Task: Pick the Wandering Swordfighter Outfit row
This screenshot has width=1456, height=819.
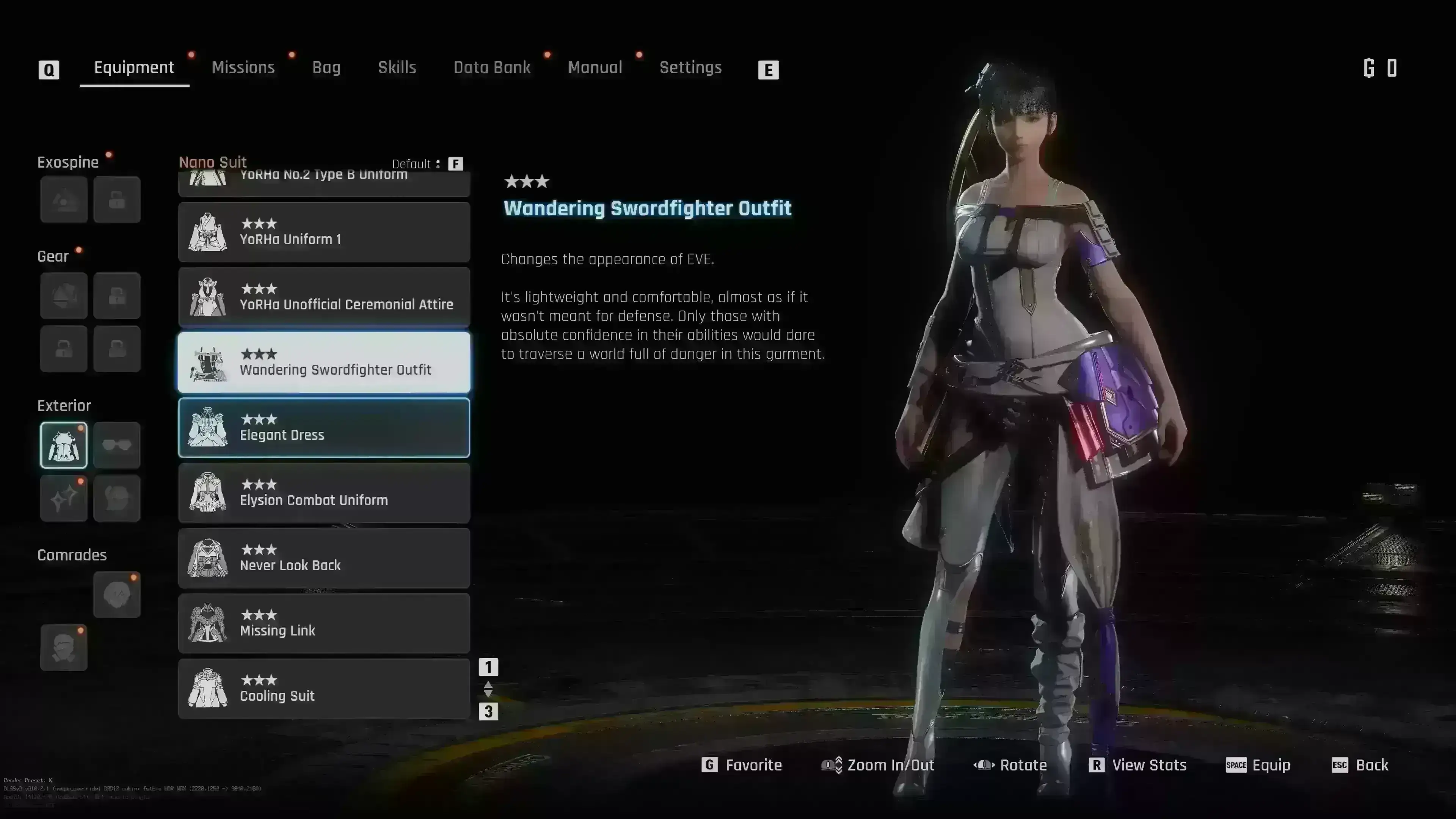Action: tap(324, 362)
